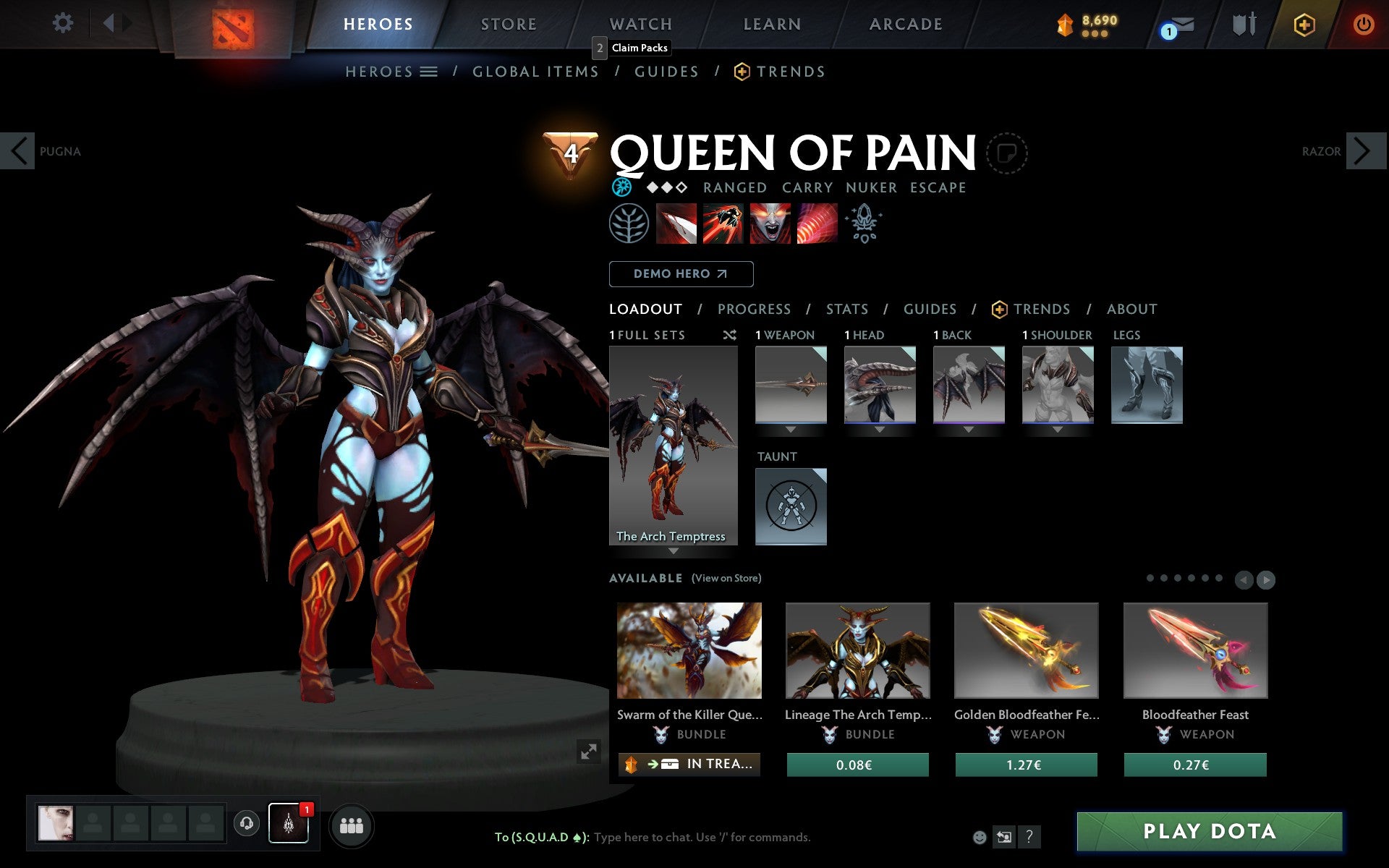Open the About tab
The width and height of the screenshot is (1389, 868).
click(x=1131, y=310)
